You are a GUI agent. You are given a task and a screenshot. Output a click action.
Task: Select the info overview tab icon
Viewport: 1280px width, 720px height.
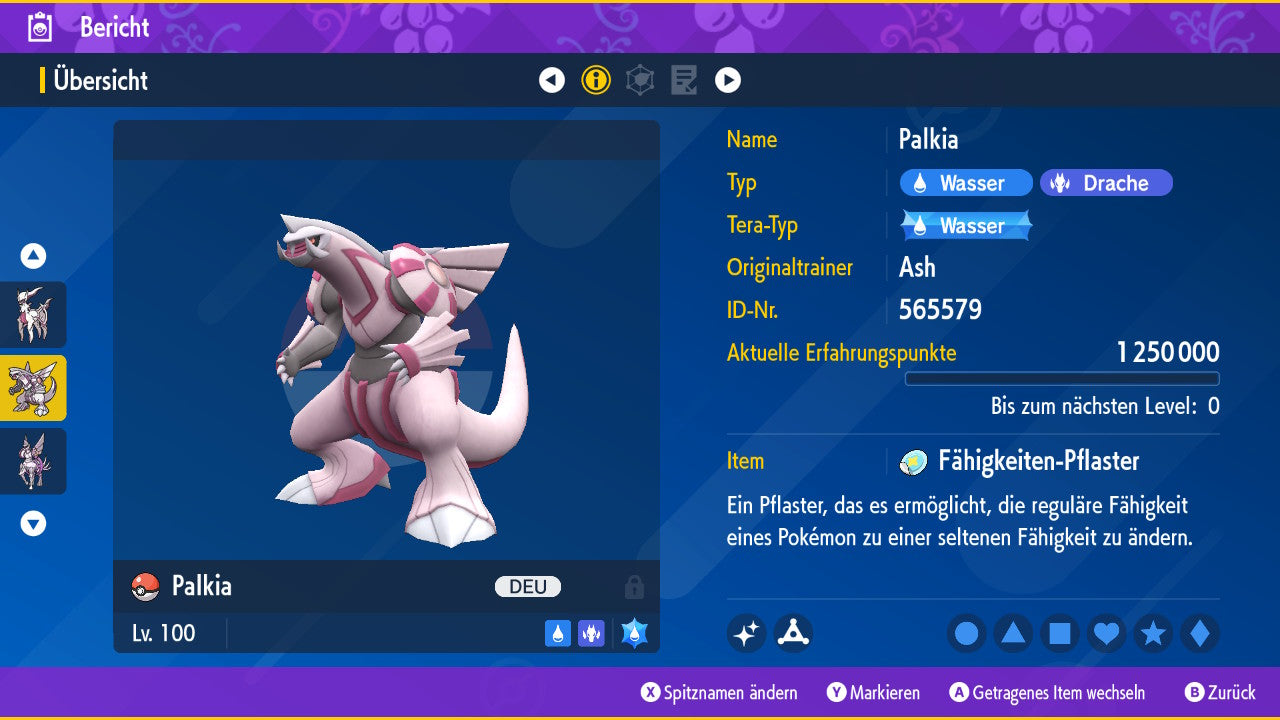[596, 80]
